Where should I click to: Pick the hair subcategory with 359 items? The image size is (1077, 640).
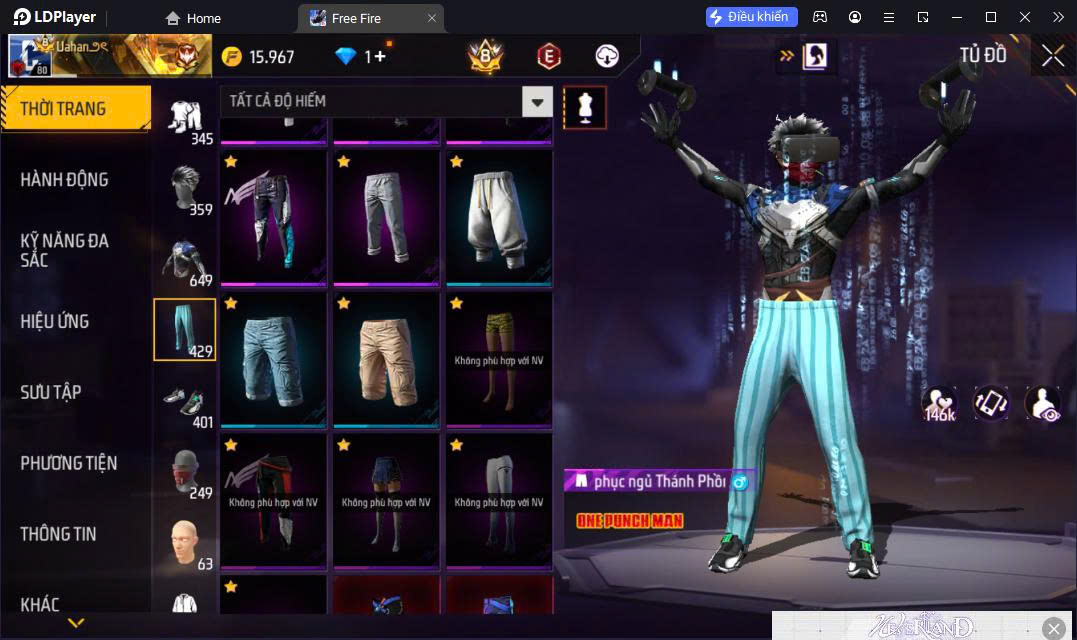coord(184,187)
